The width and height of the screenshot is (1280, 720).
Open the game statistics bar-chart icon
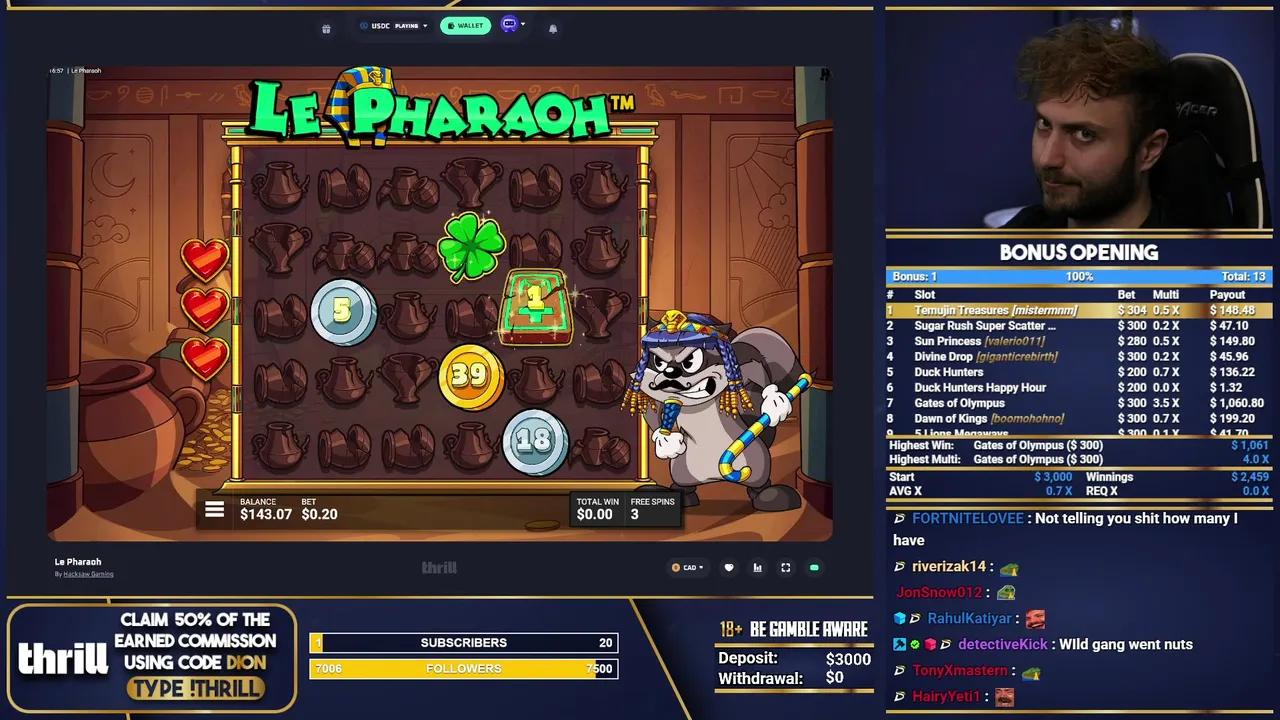[757, 567]
